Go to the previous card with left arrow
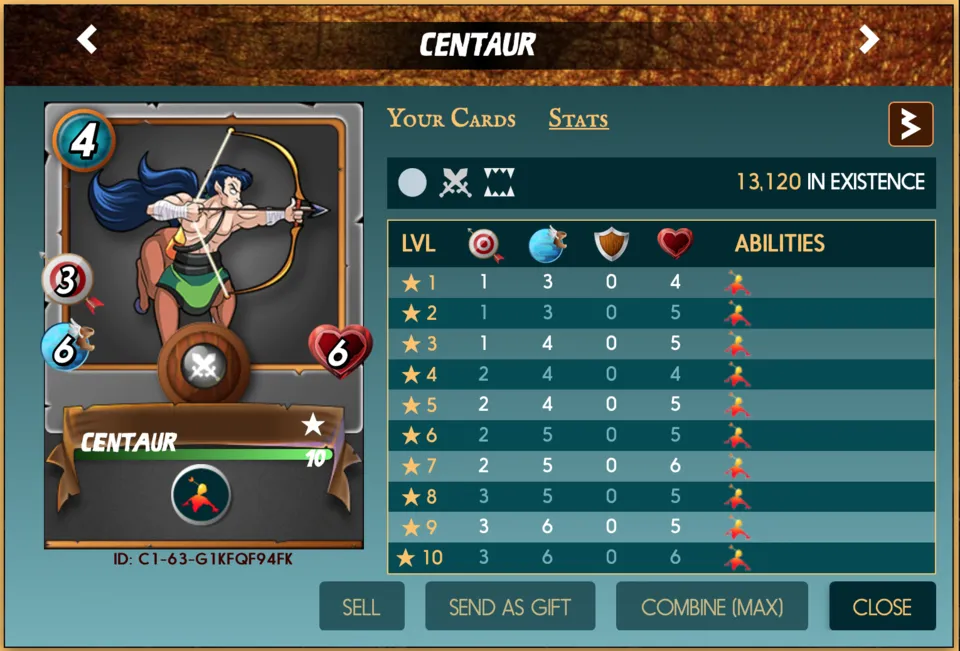960x651 pixels. (x=88, y=40)
